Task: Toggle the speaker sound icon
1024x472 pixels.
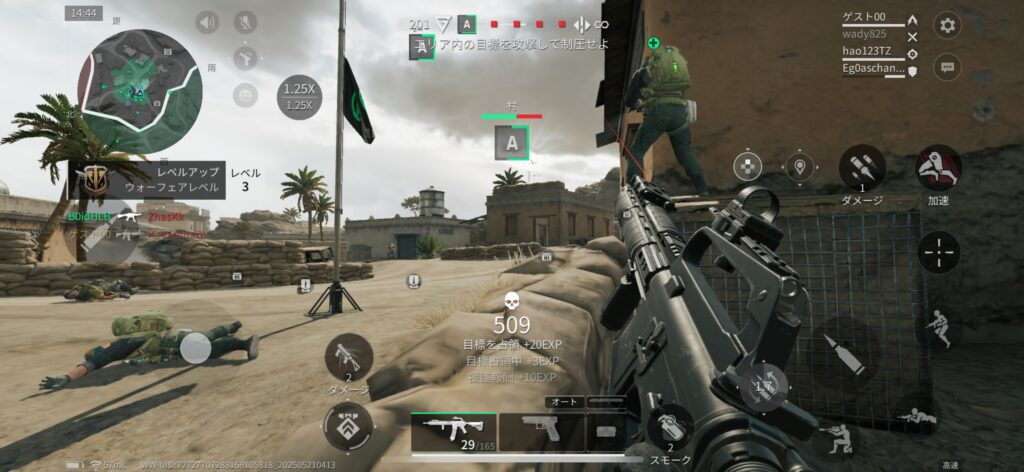Action: tap(207, 22)
